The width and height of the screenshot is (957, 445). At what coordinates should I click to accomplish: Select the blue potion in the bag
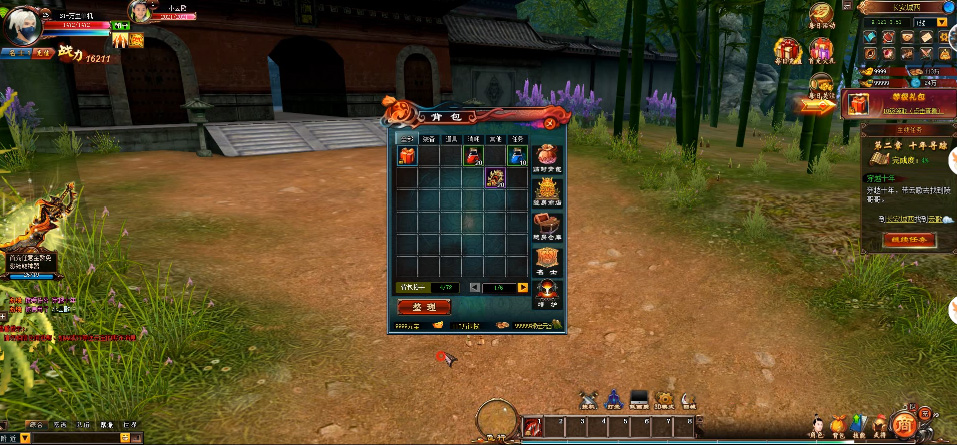(517, 155)
